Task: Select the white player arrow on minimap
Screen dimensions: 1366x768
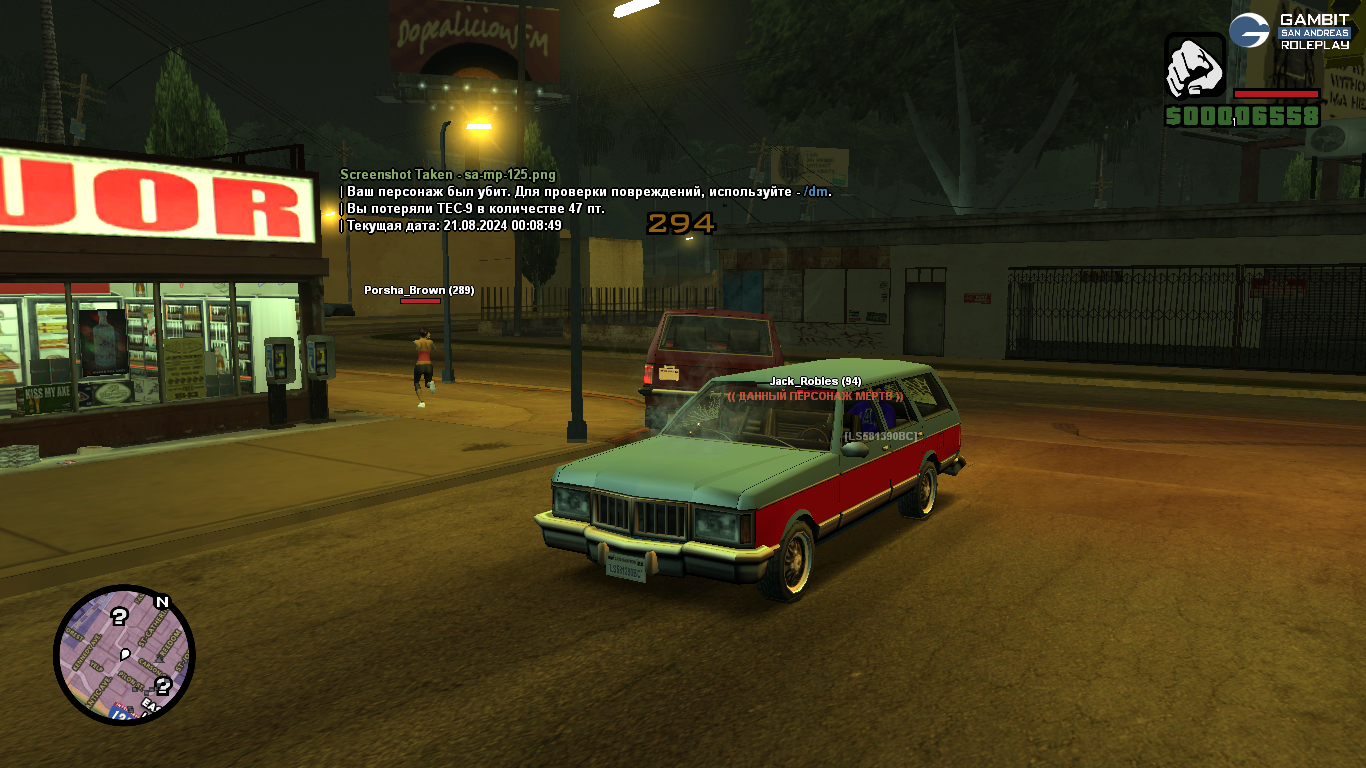Action: click(125, 655)
